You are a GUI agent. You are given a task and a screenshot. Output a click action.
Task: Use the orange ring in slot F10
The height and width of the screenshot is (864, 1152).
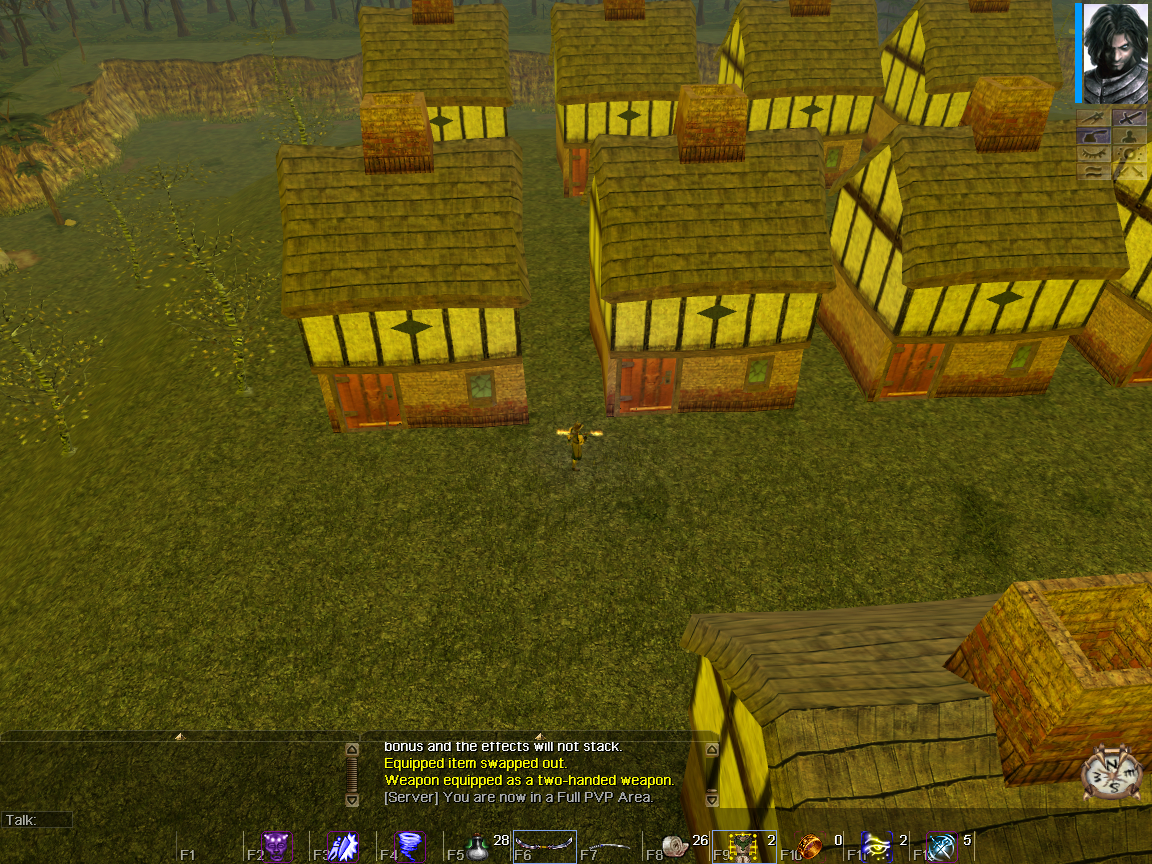pyautogui.click(x=811, y=847)
